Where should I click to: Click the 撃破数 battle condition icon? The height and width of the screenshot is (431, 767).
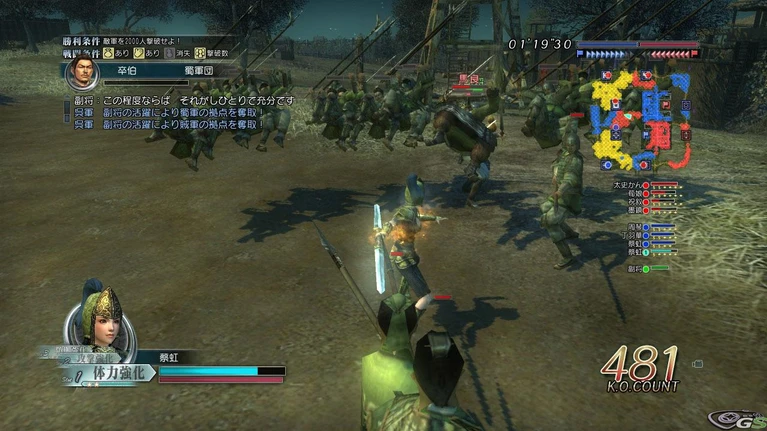point(200,52)
